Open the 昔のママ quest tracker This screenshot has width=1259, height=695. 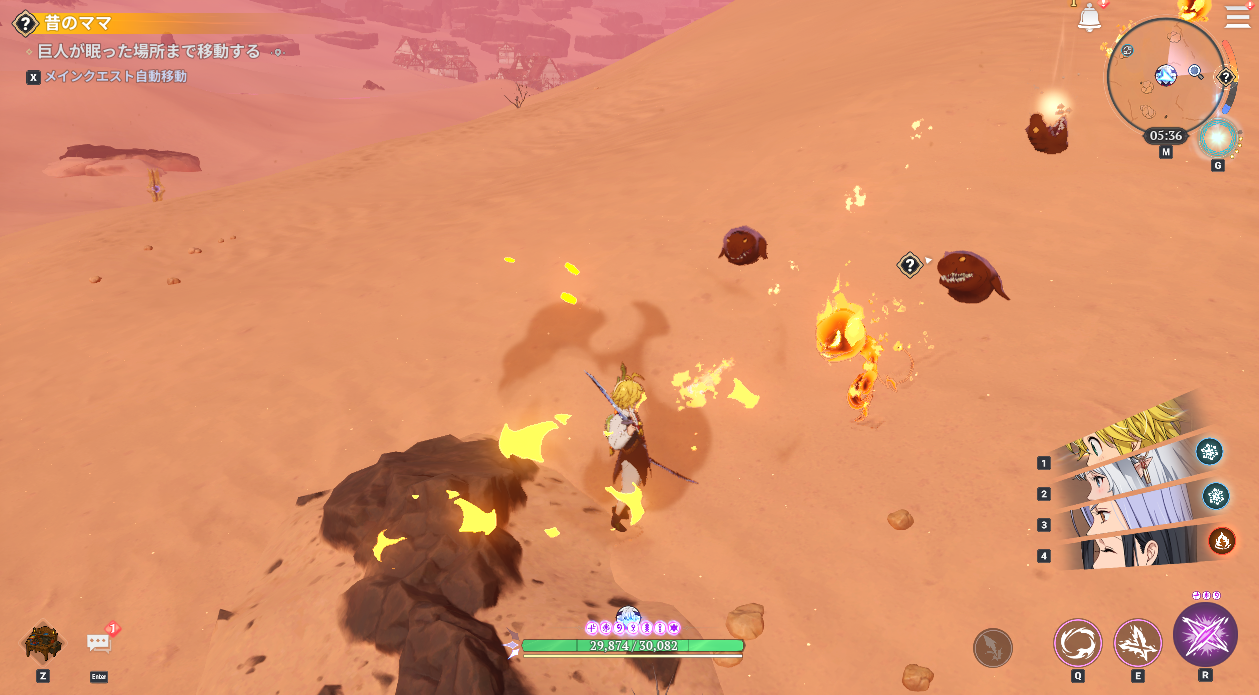78,23
